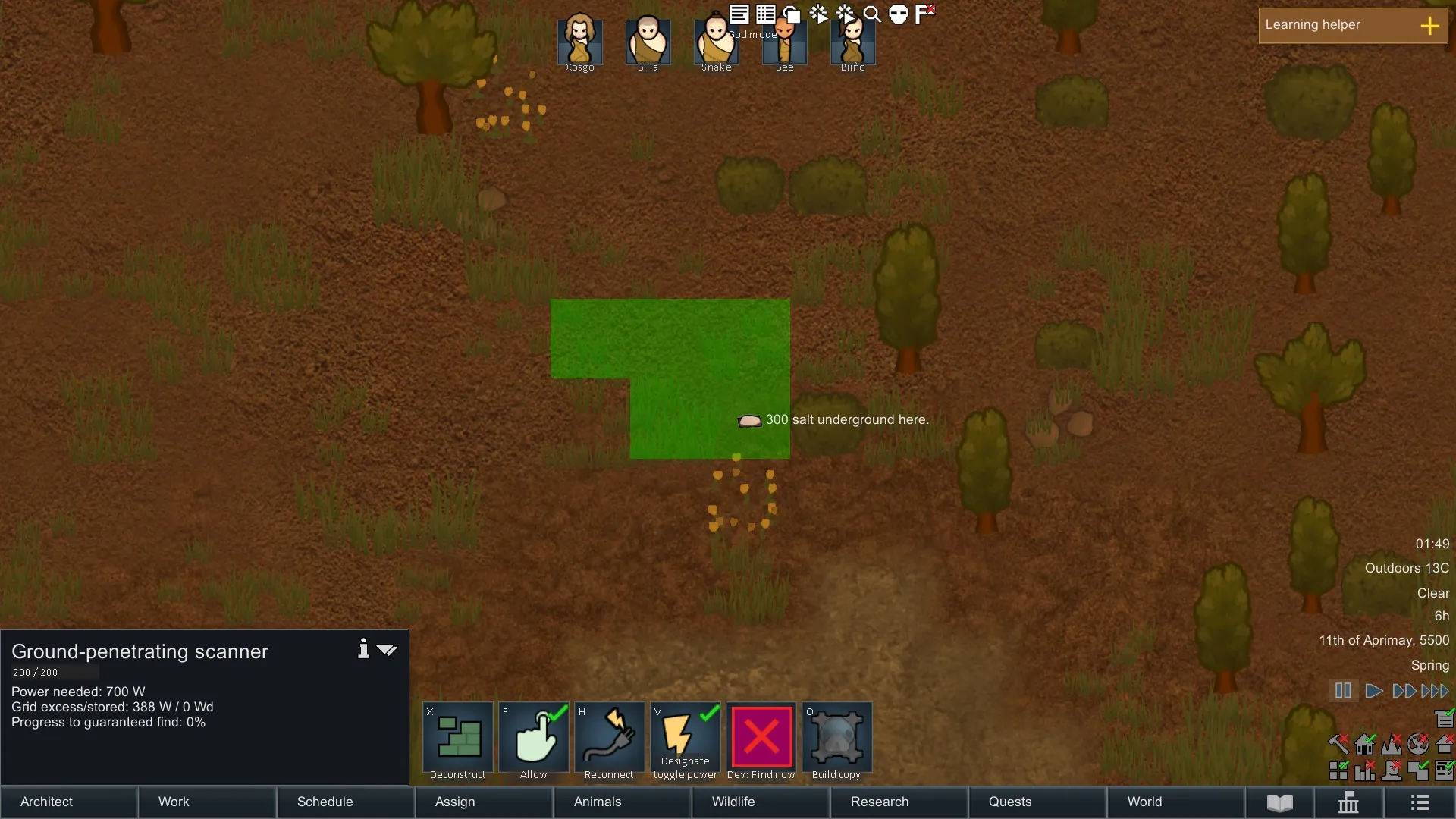Activate the Dev: Find now button

pos(761,738)
